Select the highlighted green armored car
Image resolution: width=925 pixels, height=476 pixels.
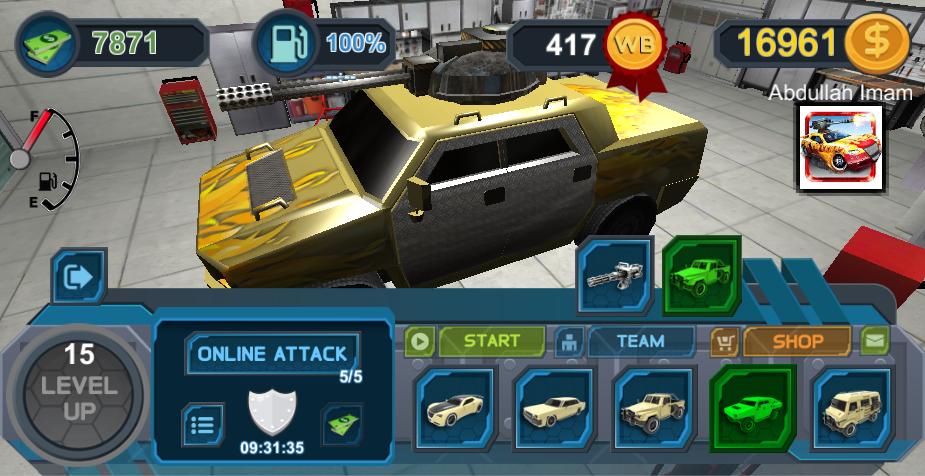[x=752, y=406]
